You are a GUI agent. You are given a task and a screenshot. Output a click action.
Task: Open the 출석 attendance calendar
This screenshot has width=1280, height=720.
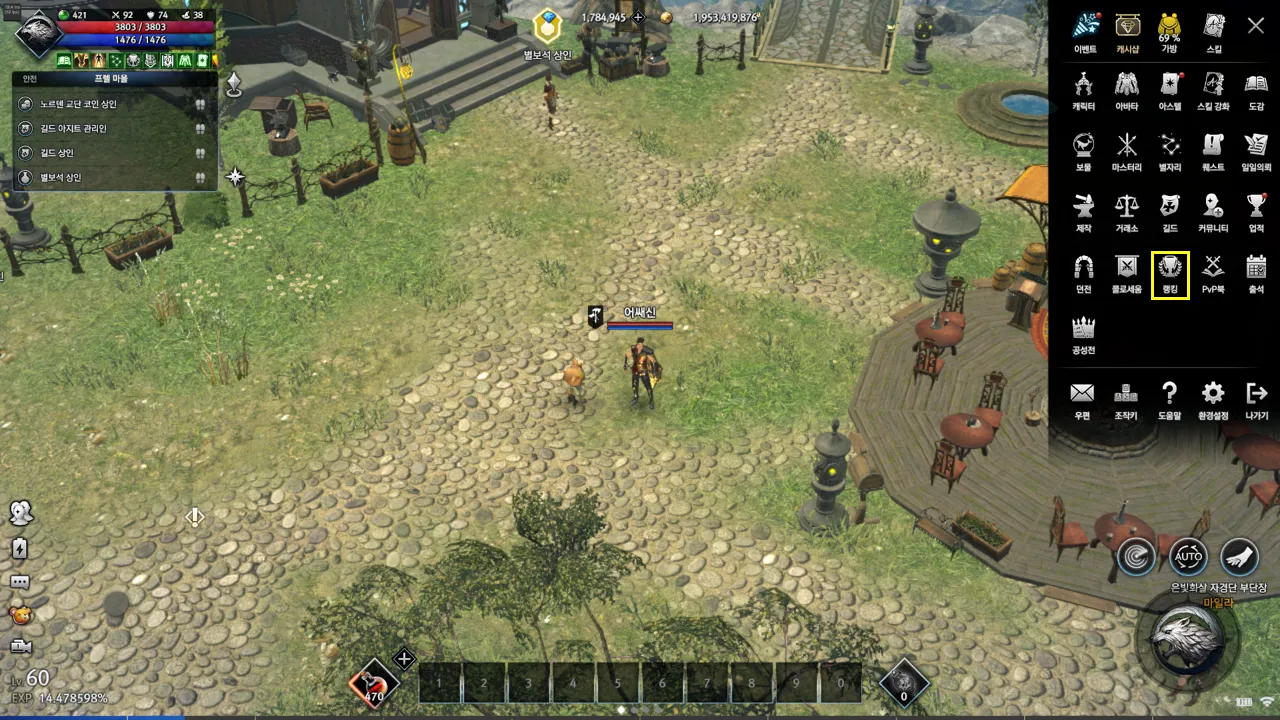tap(1256, 272)
